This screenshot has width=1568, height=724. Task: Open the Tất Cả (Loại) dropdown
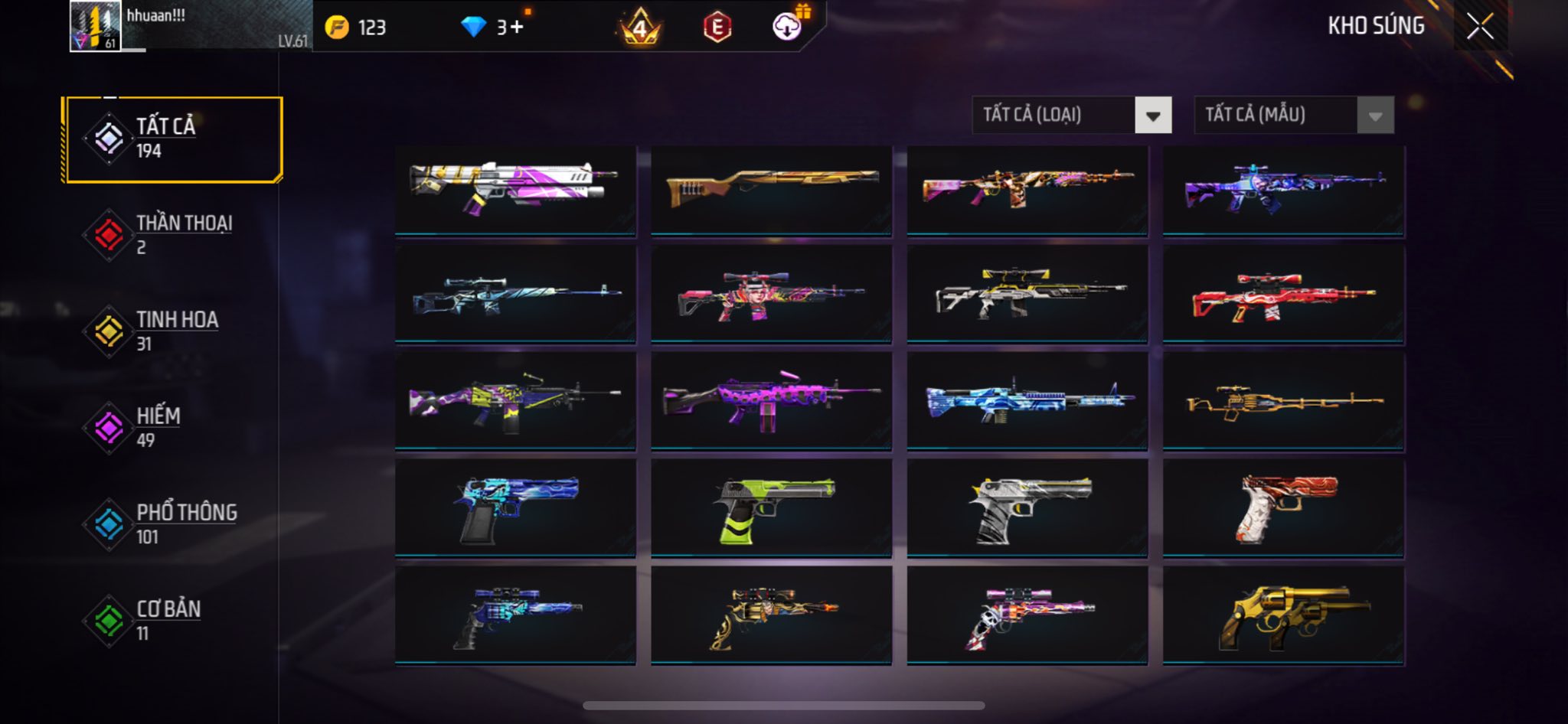click(1071, 116)
